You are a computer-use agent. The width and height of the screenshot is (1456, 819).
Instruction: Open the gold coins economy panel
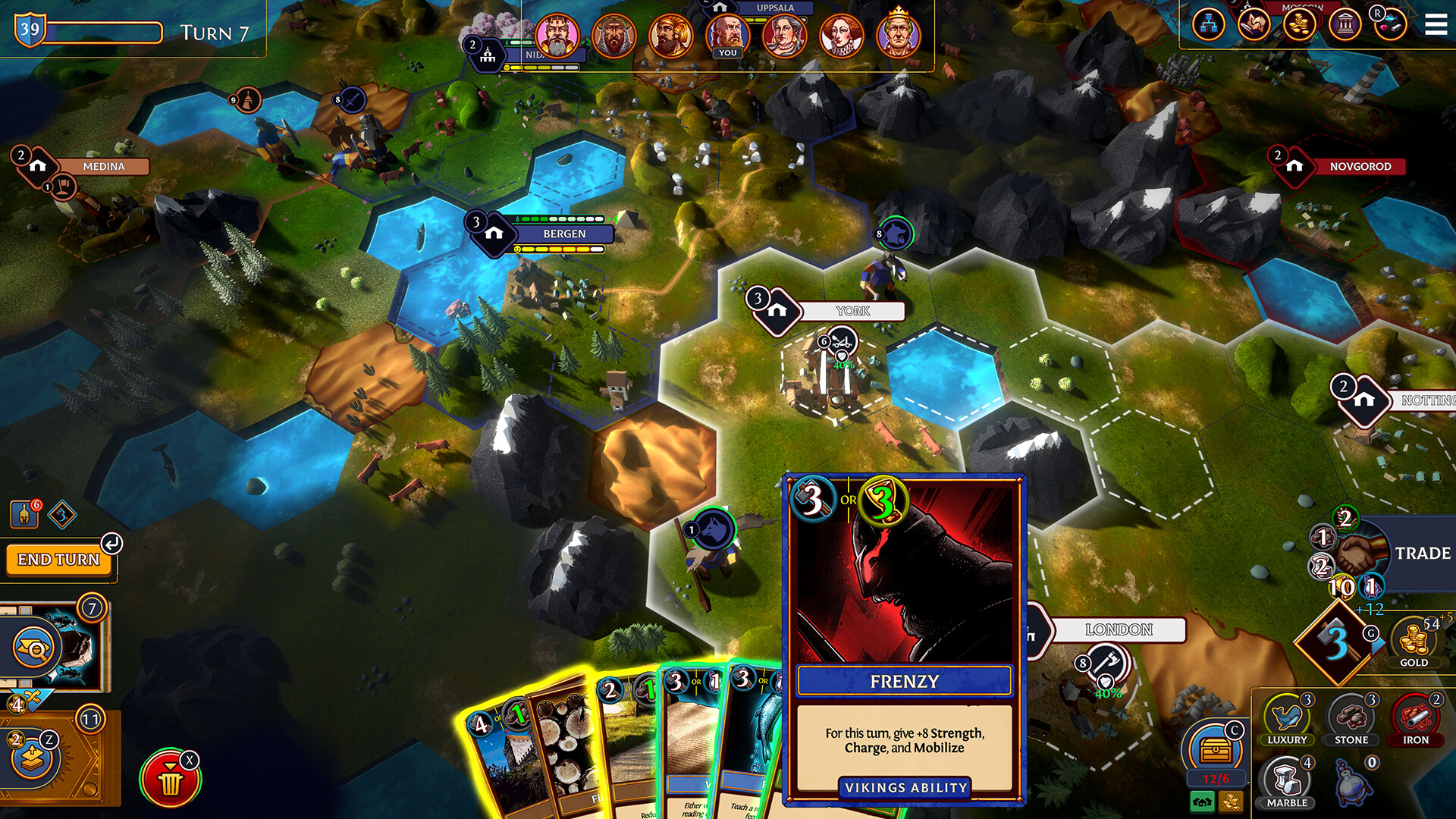tap(1299, 25)
